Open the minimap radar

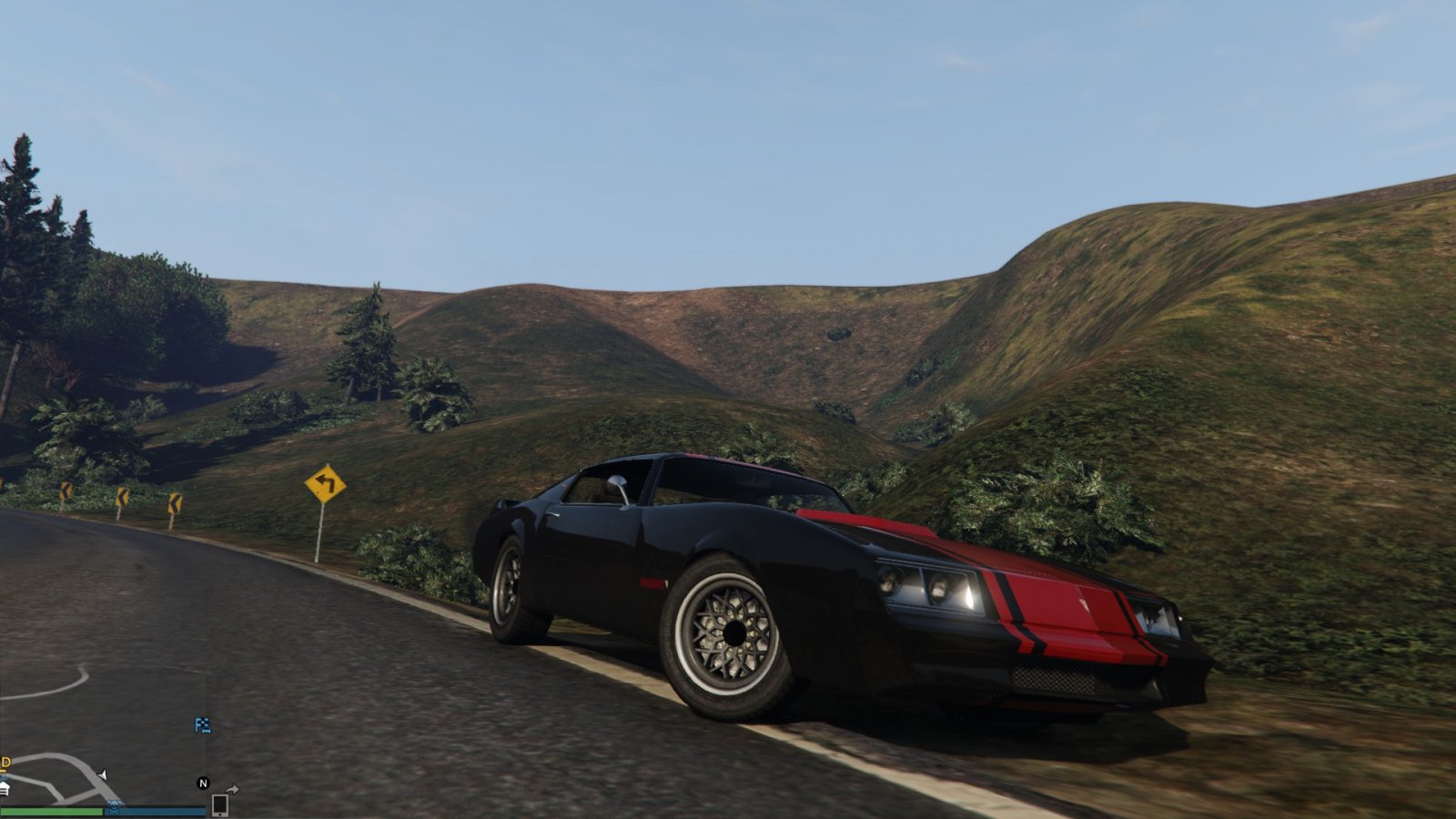(x=100, y=728)
